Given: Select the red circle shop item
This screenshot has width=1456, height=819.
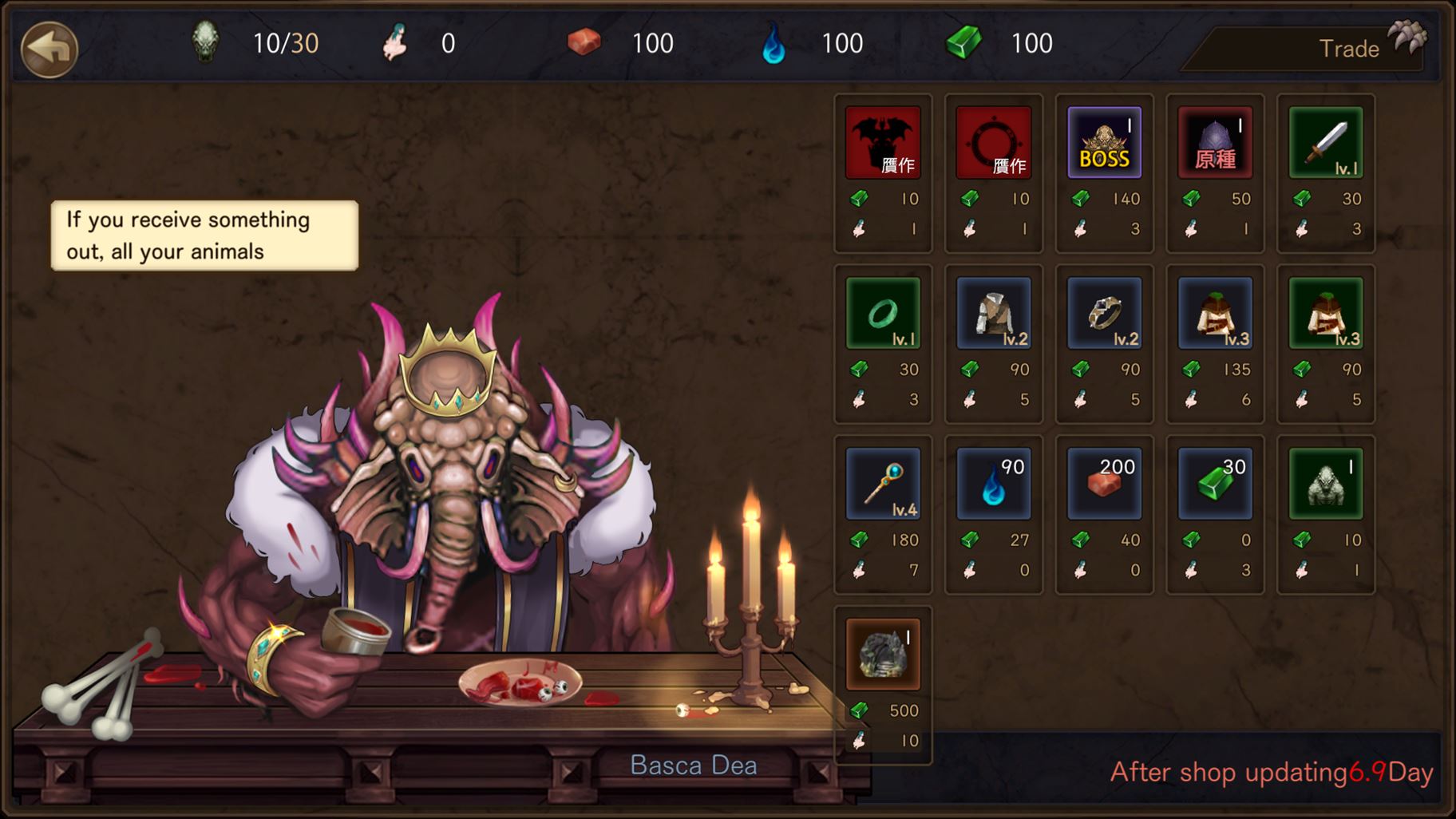Looking at the screenshot, I should click(x=994, y=142).
